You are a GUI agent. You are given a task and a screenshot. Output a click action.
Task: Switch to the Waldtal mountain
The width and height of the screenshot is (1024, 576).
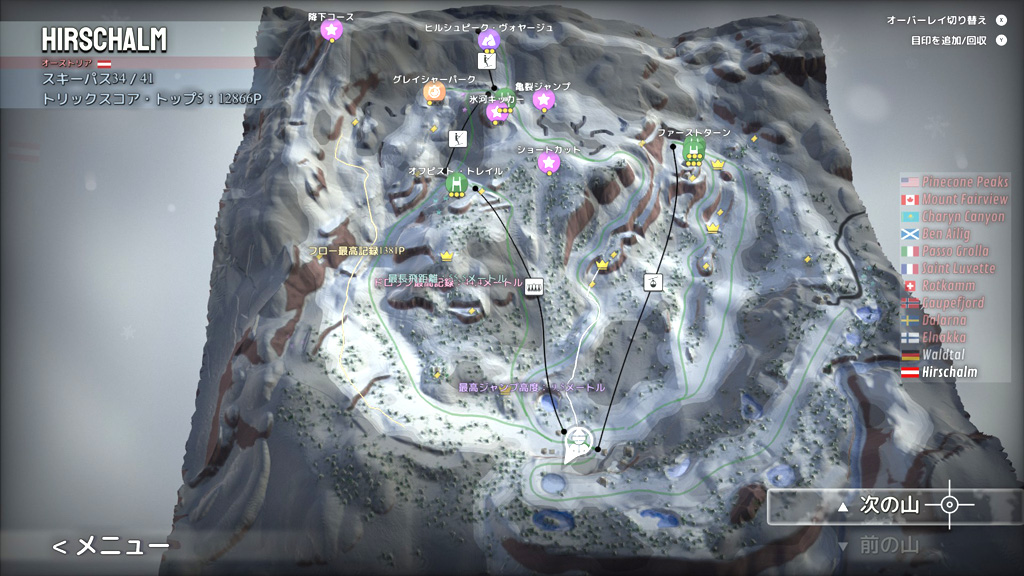coord(945,354)
